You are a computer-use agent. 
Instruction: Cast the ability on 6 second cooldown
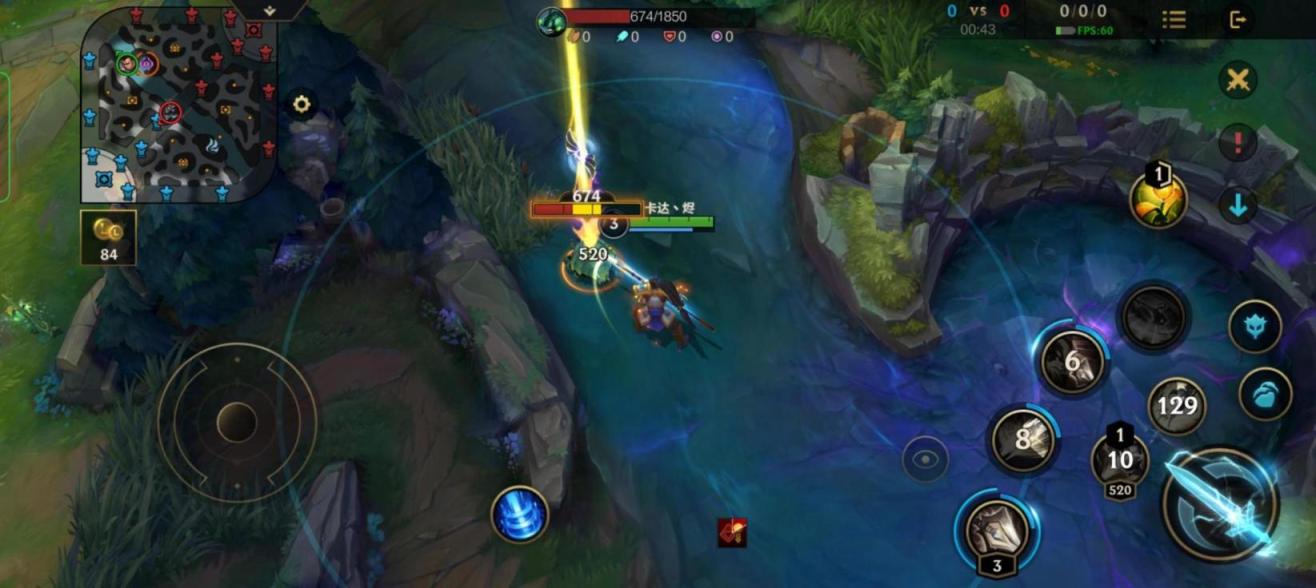1072,361
